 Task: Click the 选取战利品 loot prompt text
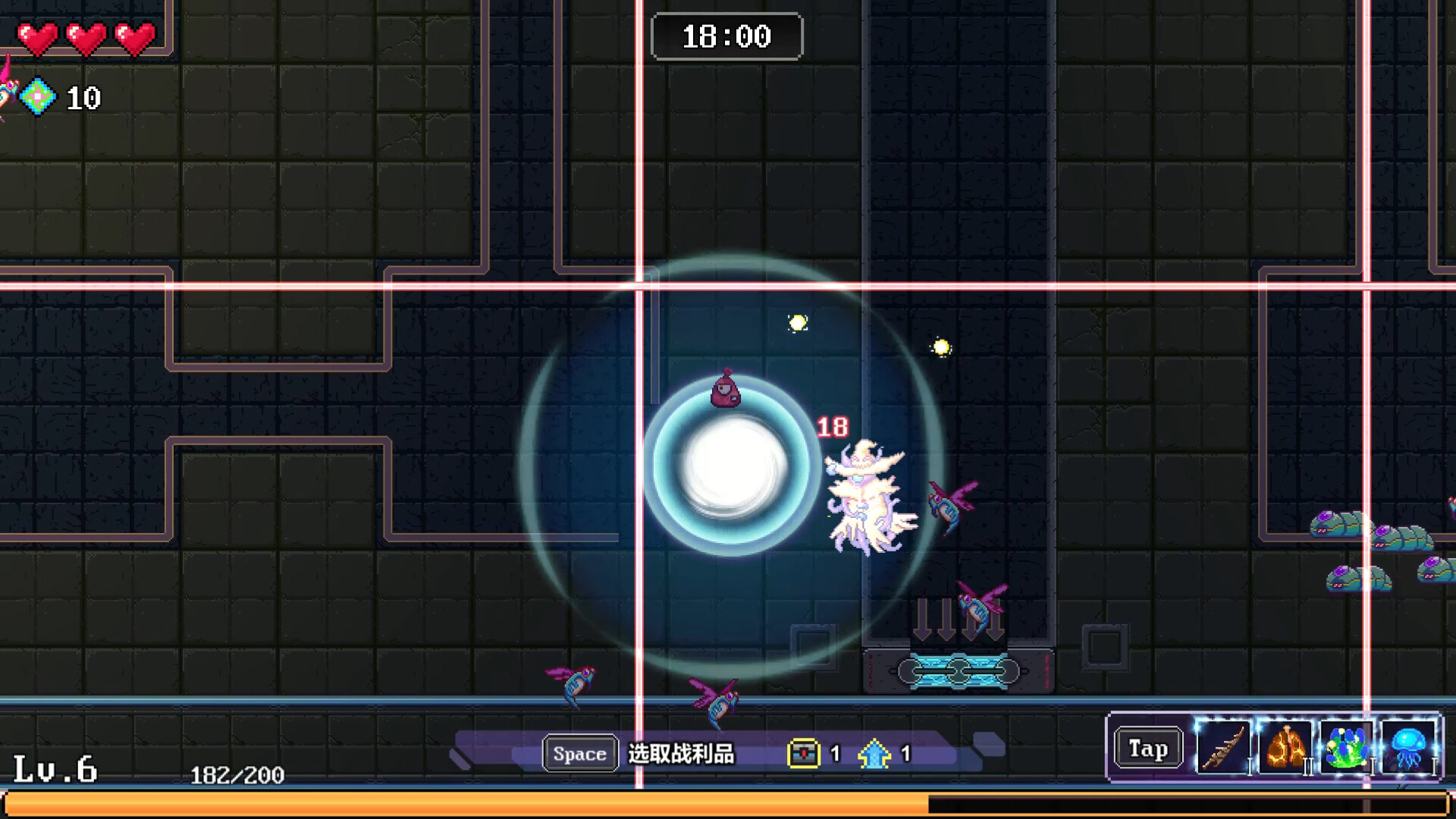(681, 754)
